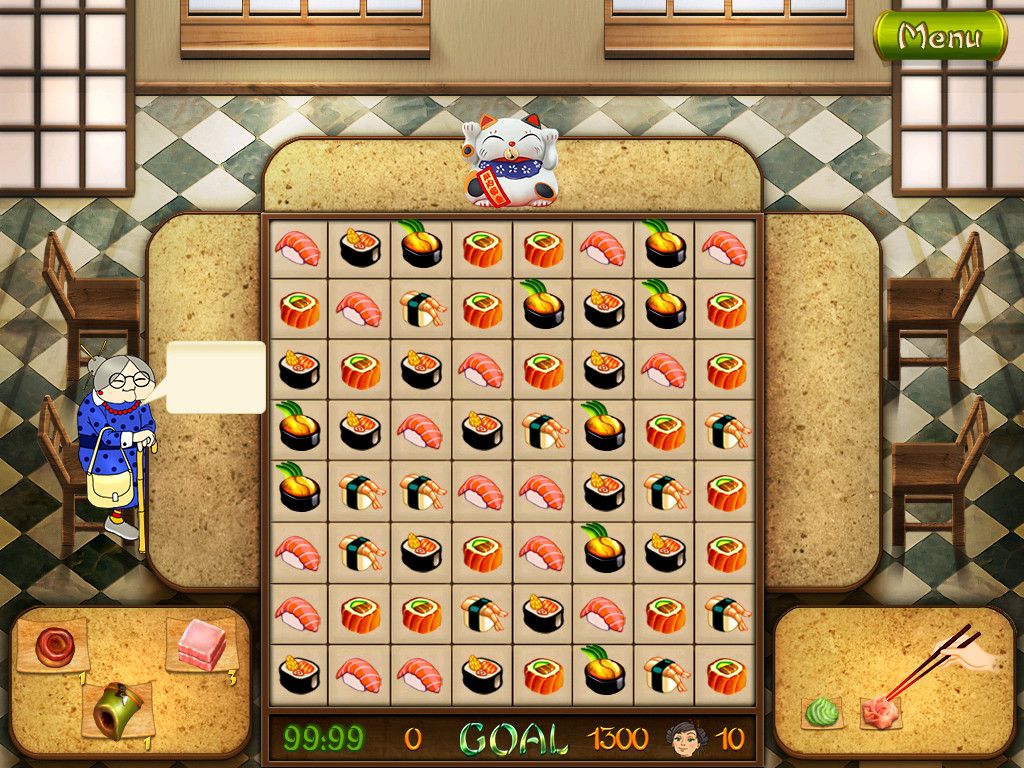Choose the pink pickled ginger

pyautogui.click(x=879, y=715)
